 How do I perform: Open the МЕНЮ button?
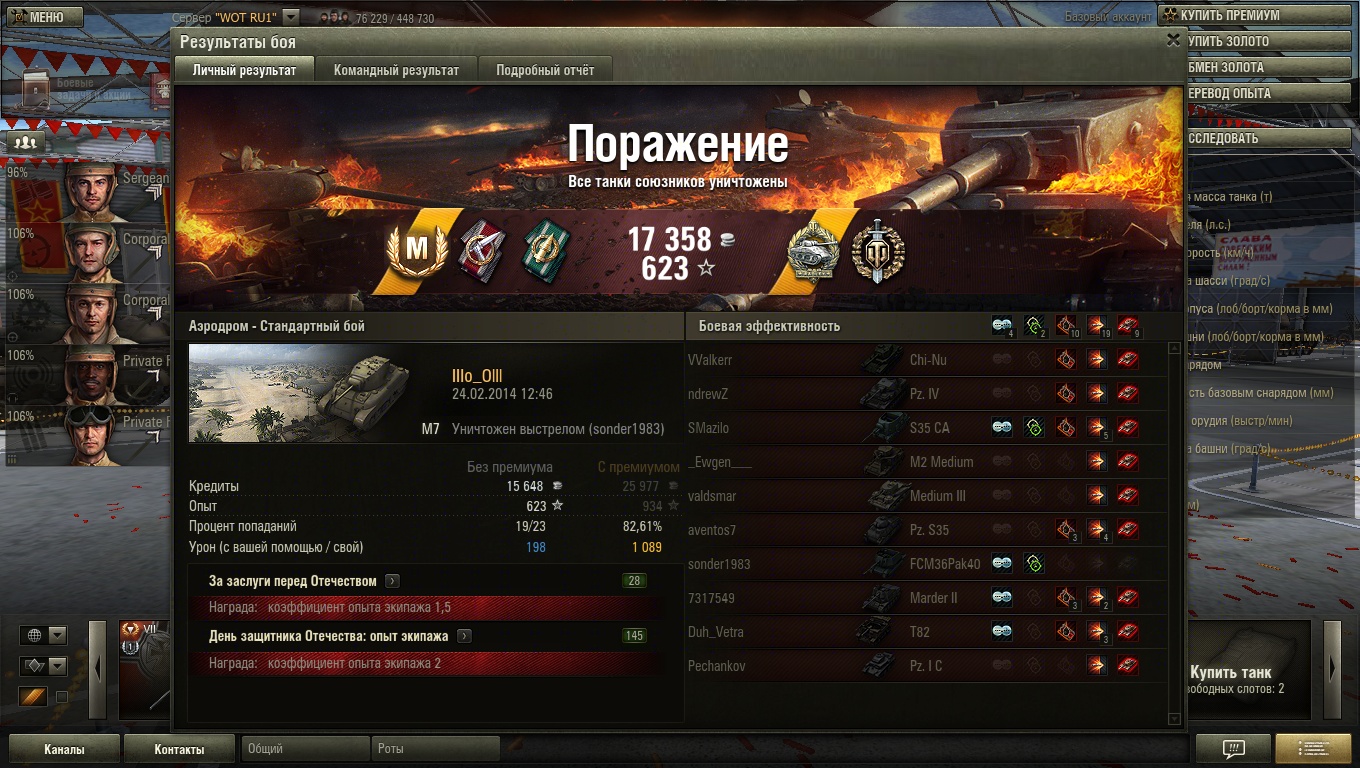pyautogui.click(x=42, y=17)
